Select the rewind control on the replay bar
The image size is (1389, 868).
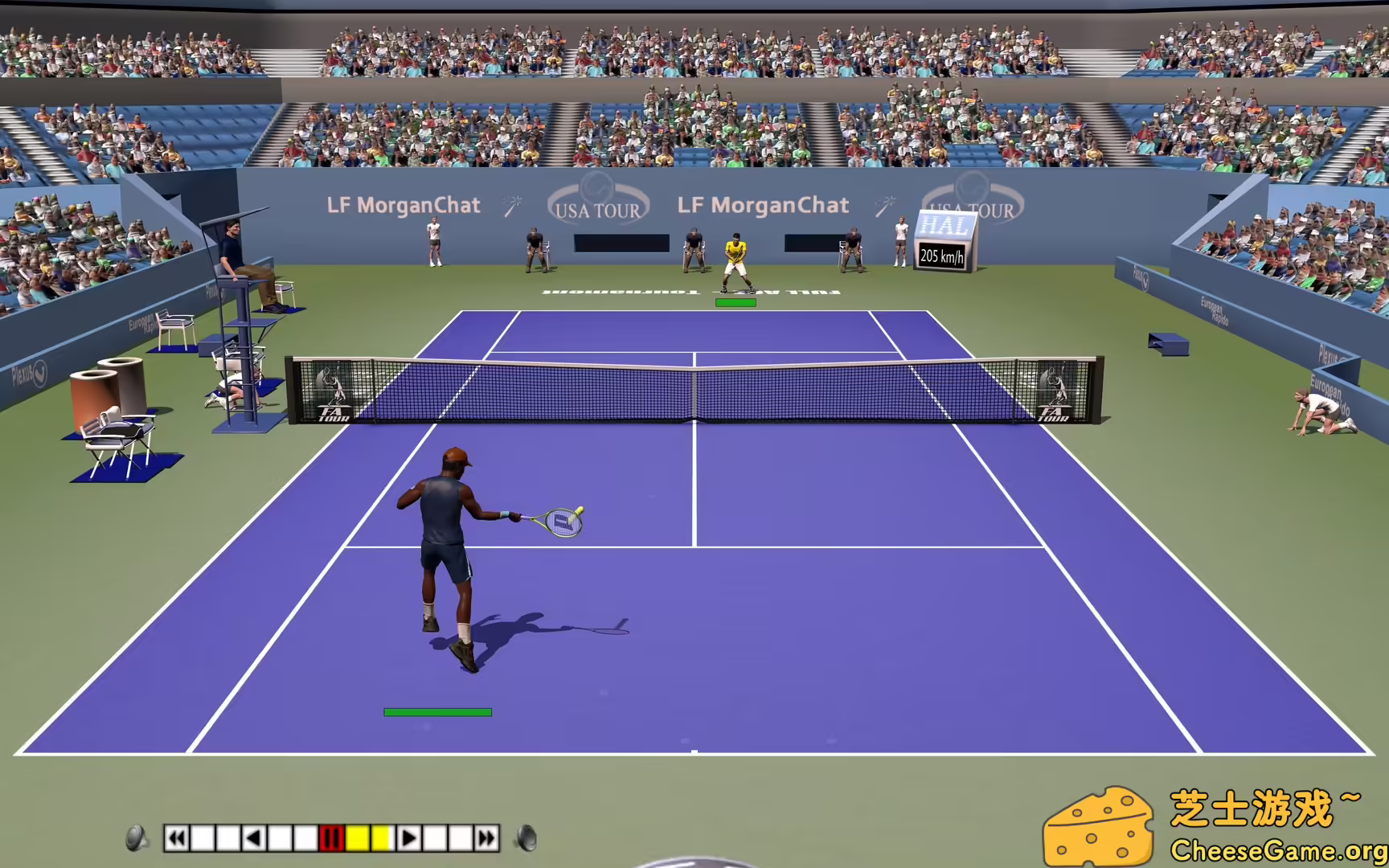click(x=176, y=840)
